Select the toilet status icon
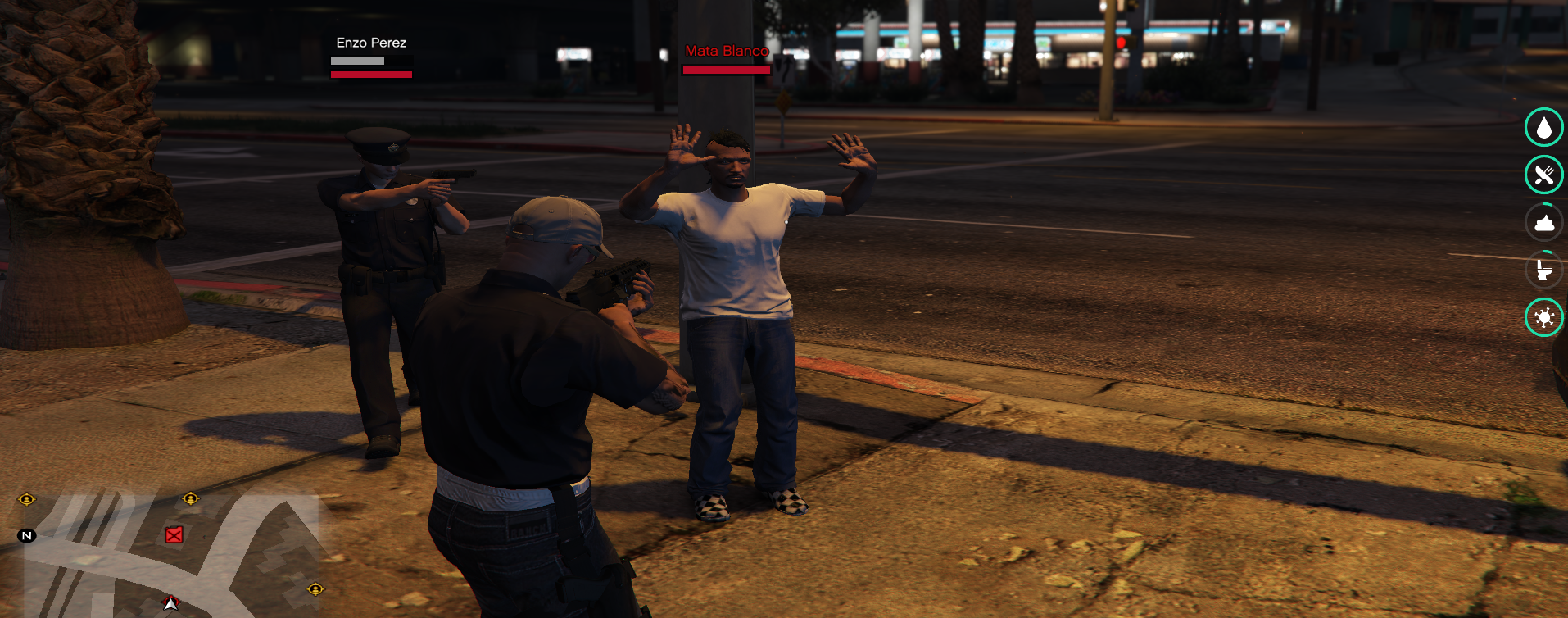This screenshot has width=1568, height=618. pos(1543,270)
